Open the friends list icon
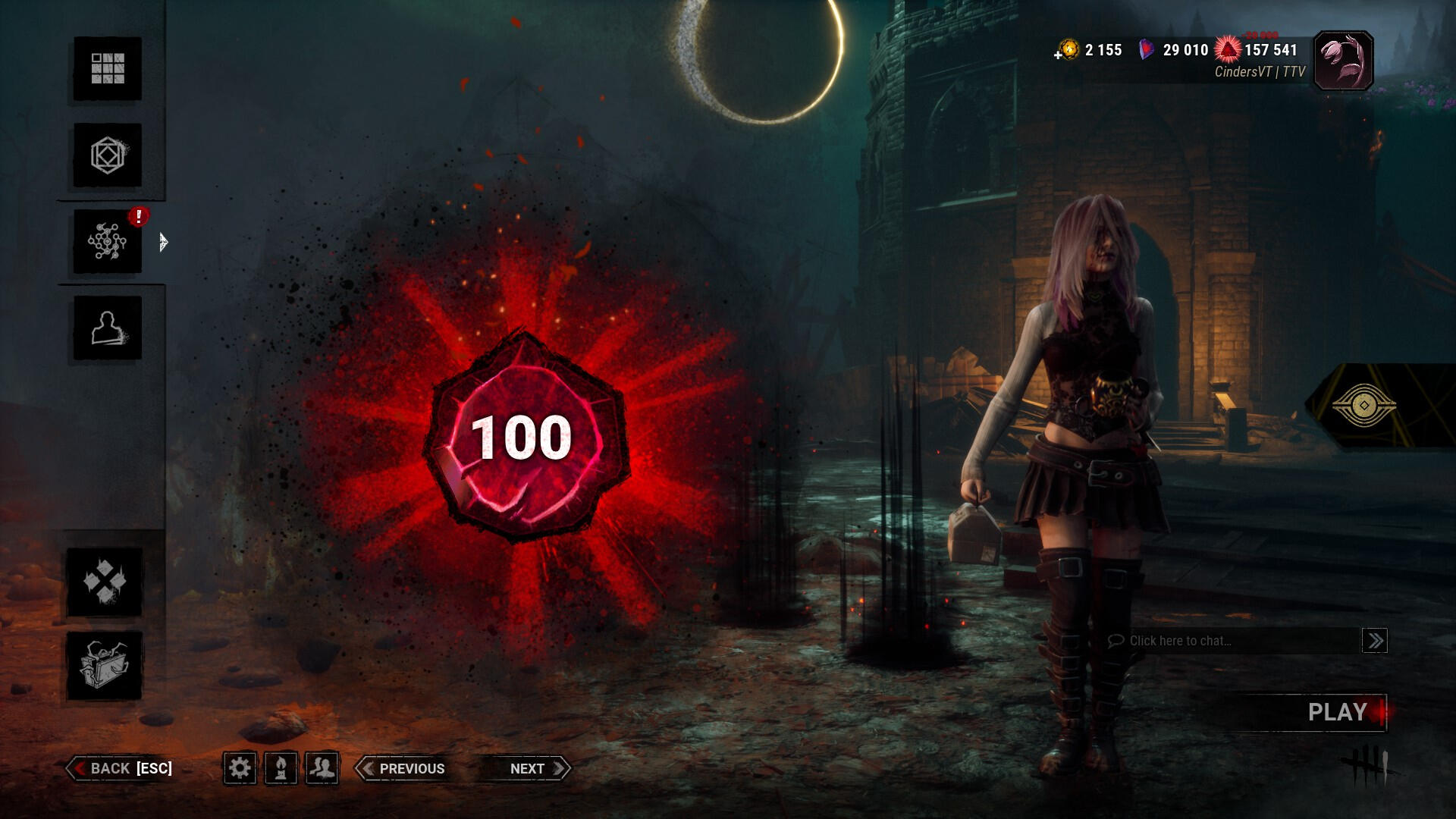 coord(322,768)
